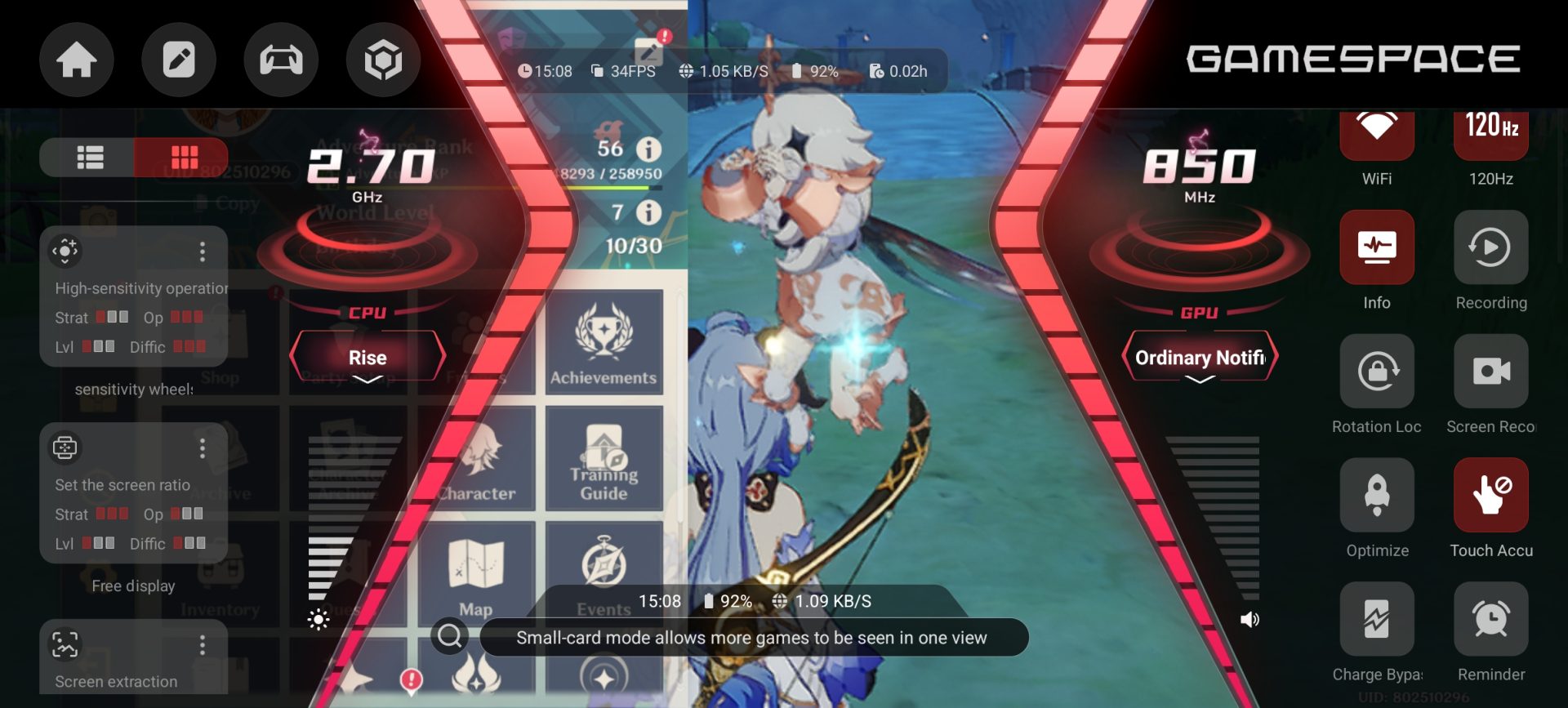Open the CPU Rise mode dropdown
The image size is (1568, 708).
[x=367, y=358]
